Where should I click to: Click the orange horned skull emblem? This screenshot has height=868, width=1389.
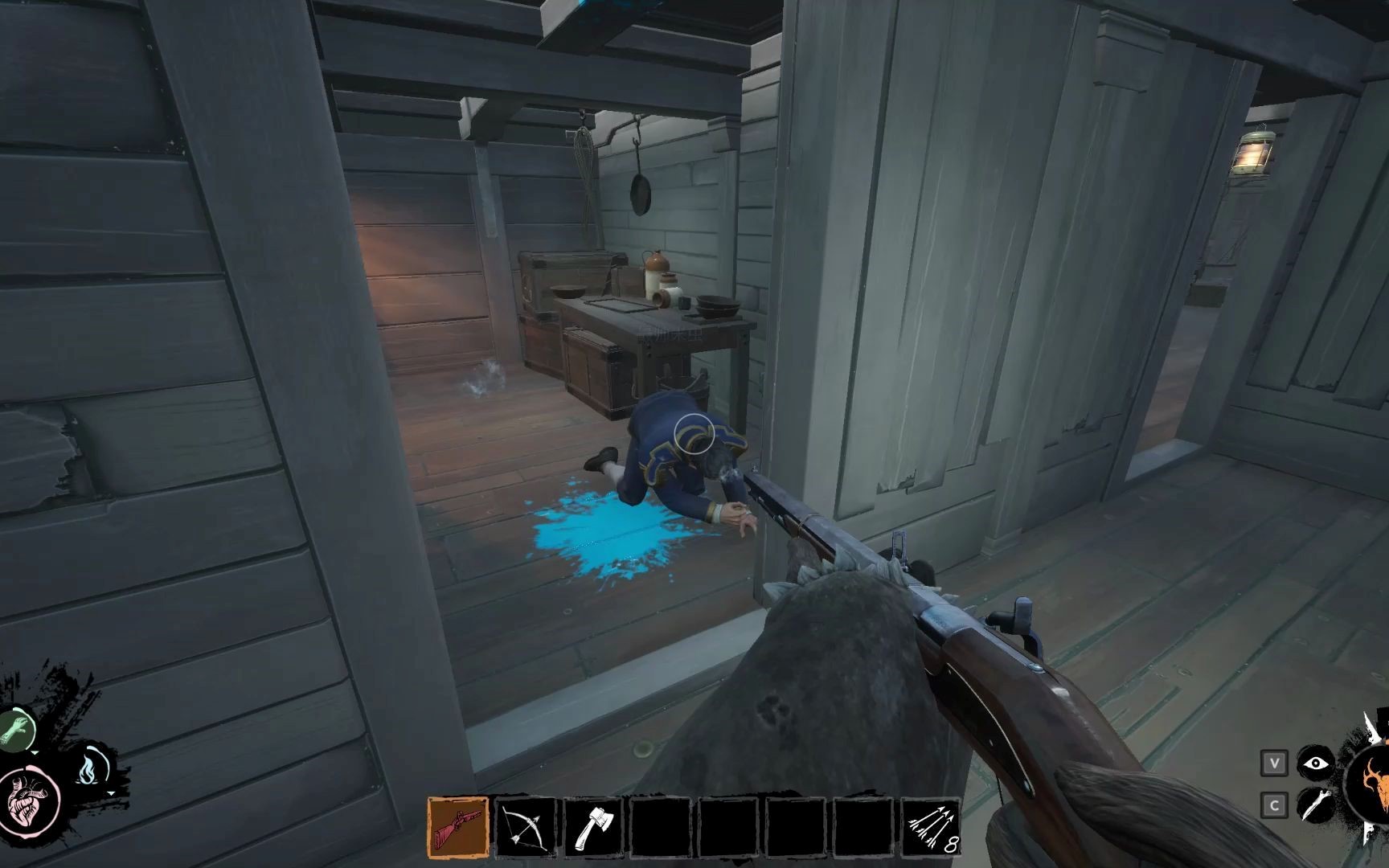click(1371, 788)
